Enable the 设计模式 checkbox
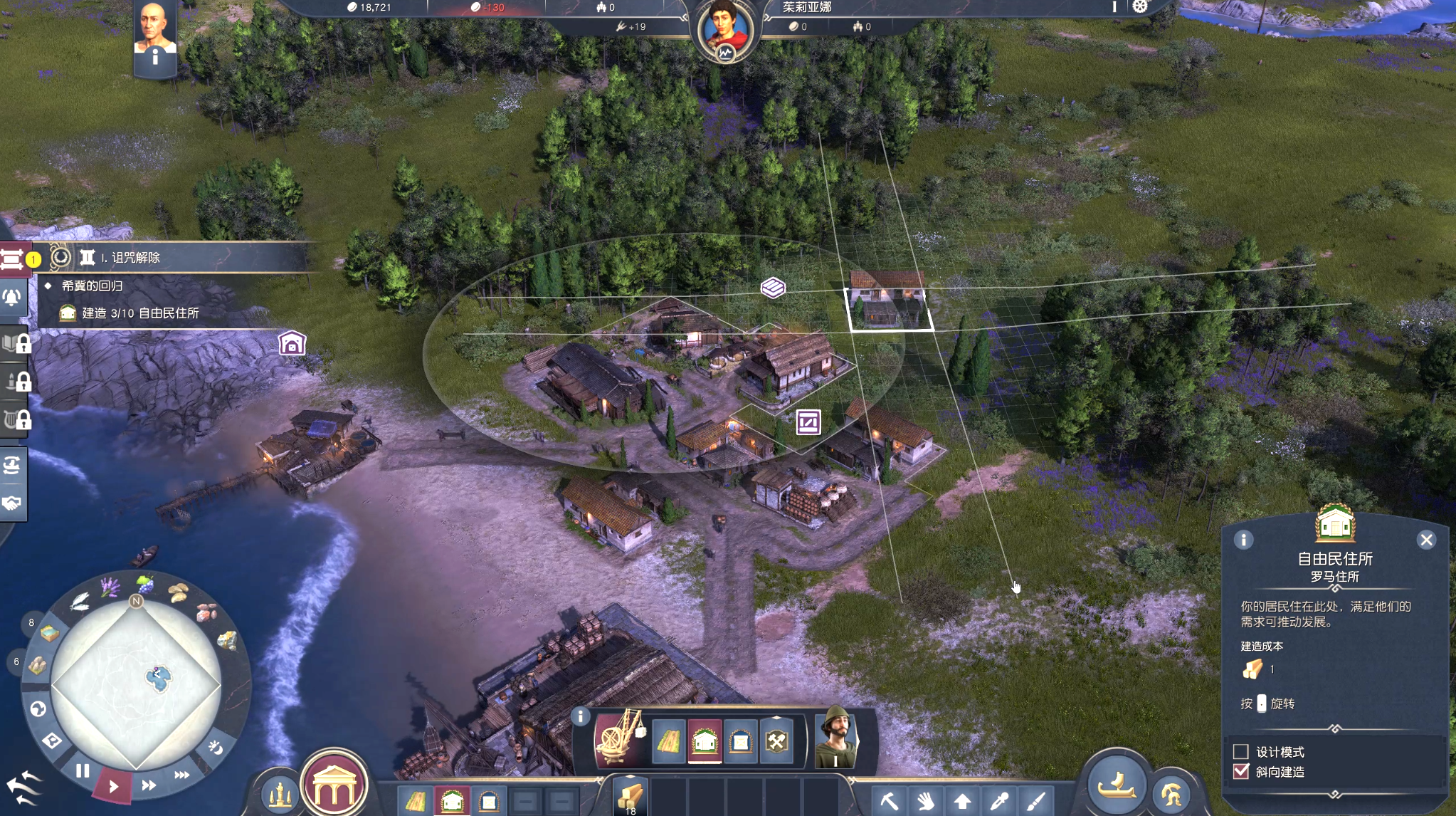1456x816 pixels. (x=1241, y=751)
